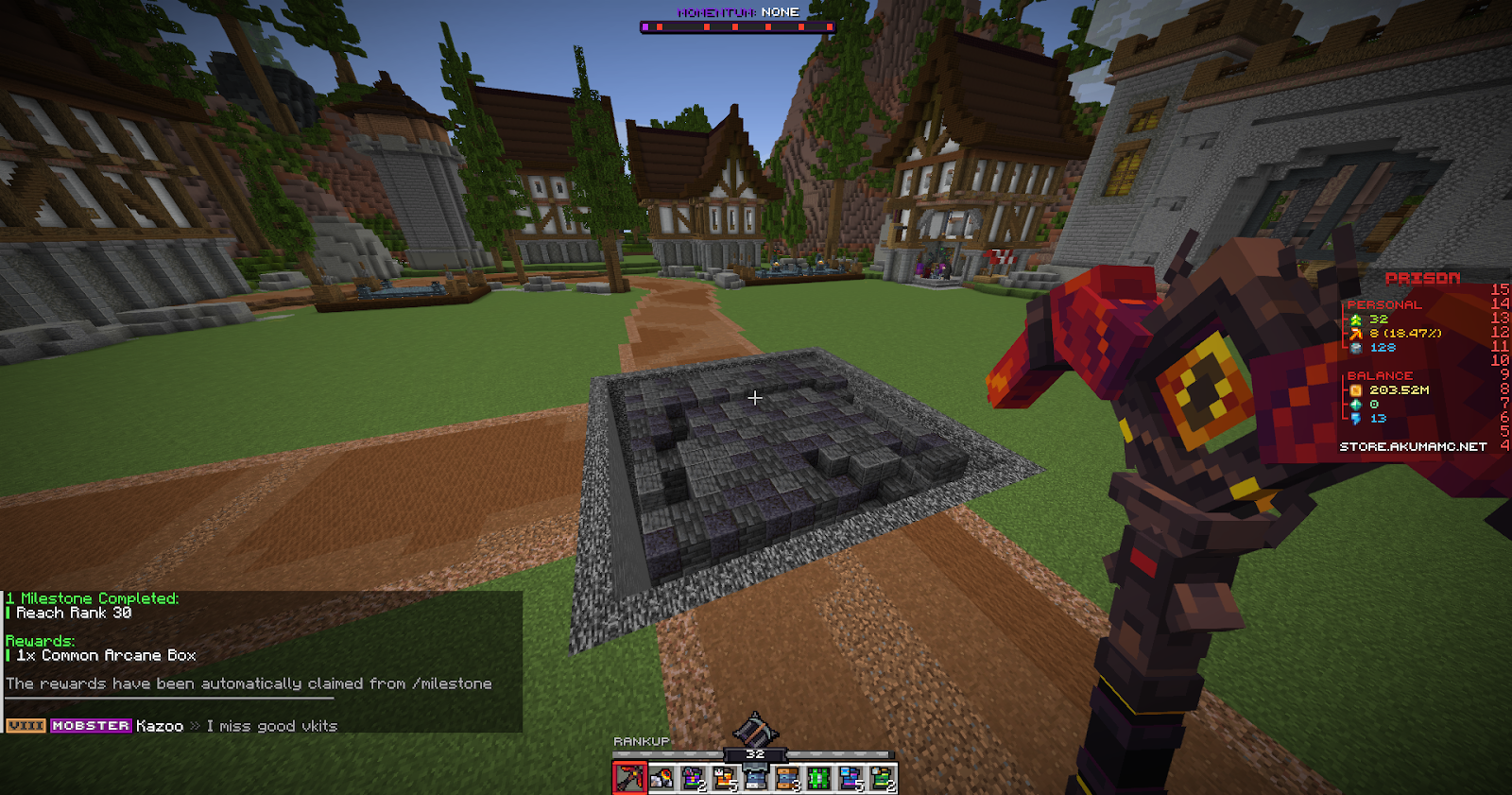This screenshot has height=795, width=1512.
Task: Click the bucket icon showing 128
Action: click(x=1355, y=348)
